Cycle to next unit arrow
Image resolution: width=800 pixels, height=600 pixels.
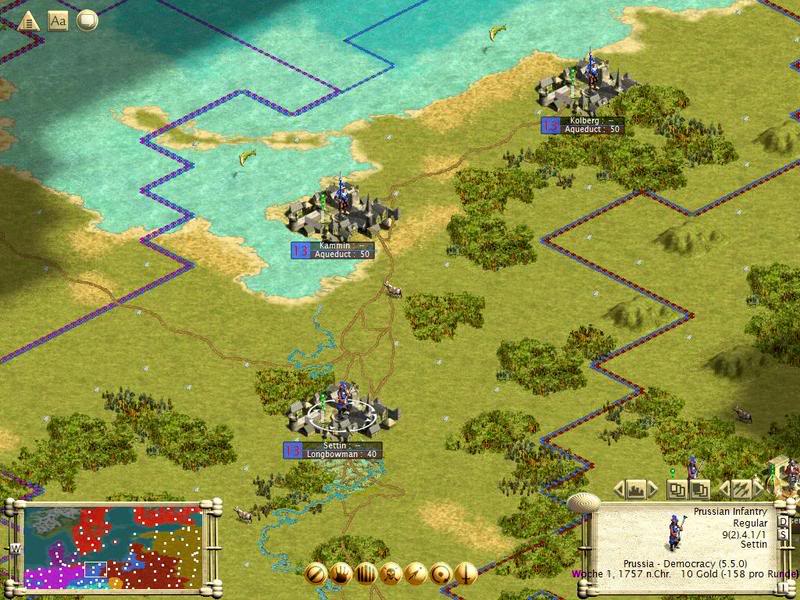coord(761,489)
